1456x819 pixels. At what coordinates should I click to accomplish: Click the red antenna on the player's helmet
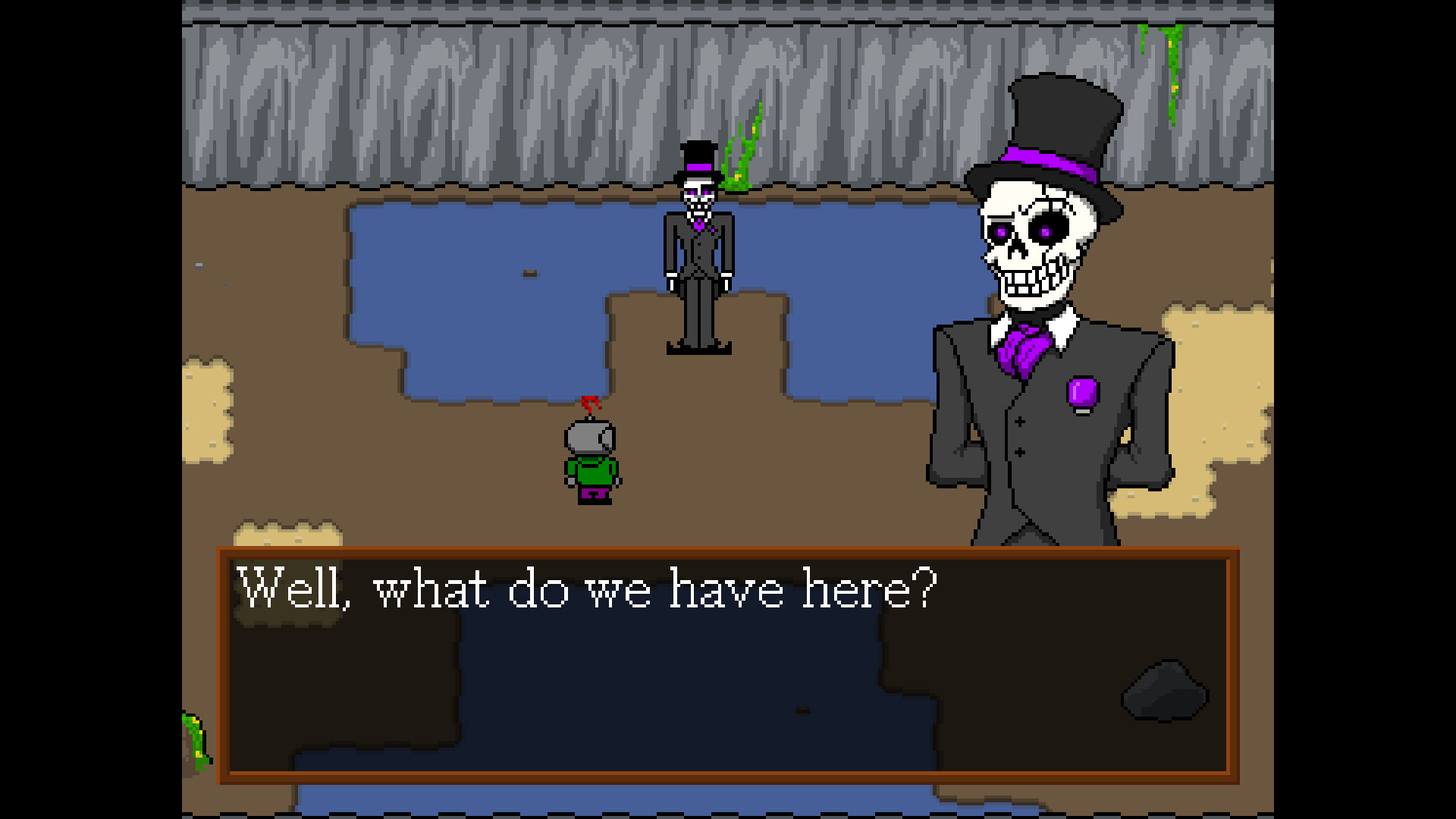[591, 402]
